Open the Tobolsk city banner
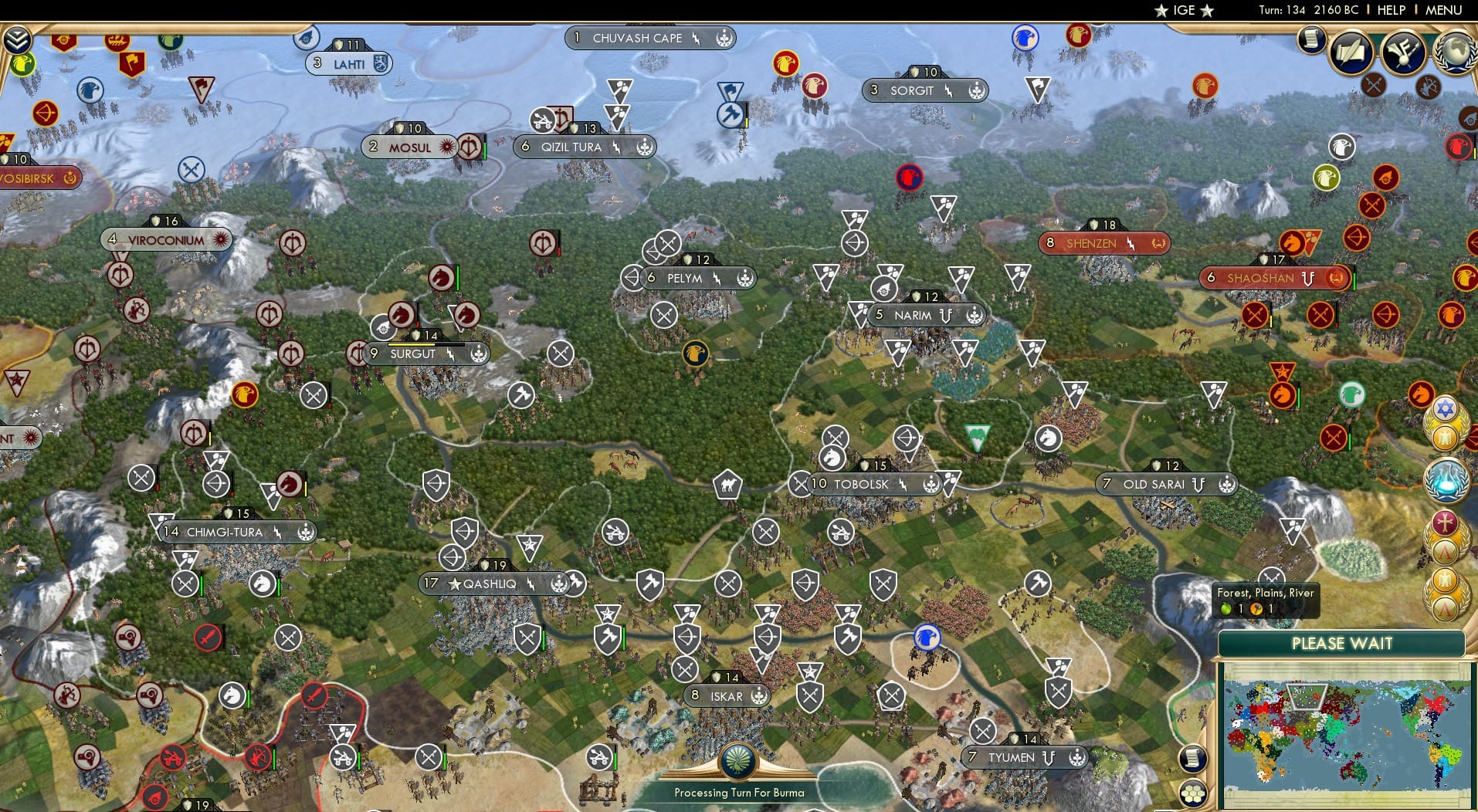Screen dimensions: 1478x812 coord(859,484)
